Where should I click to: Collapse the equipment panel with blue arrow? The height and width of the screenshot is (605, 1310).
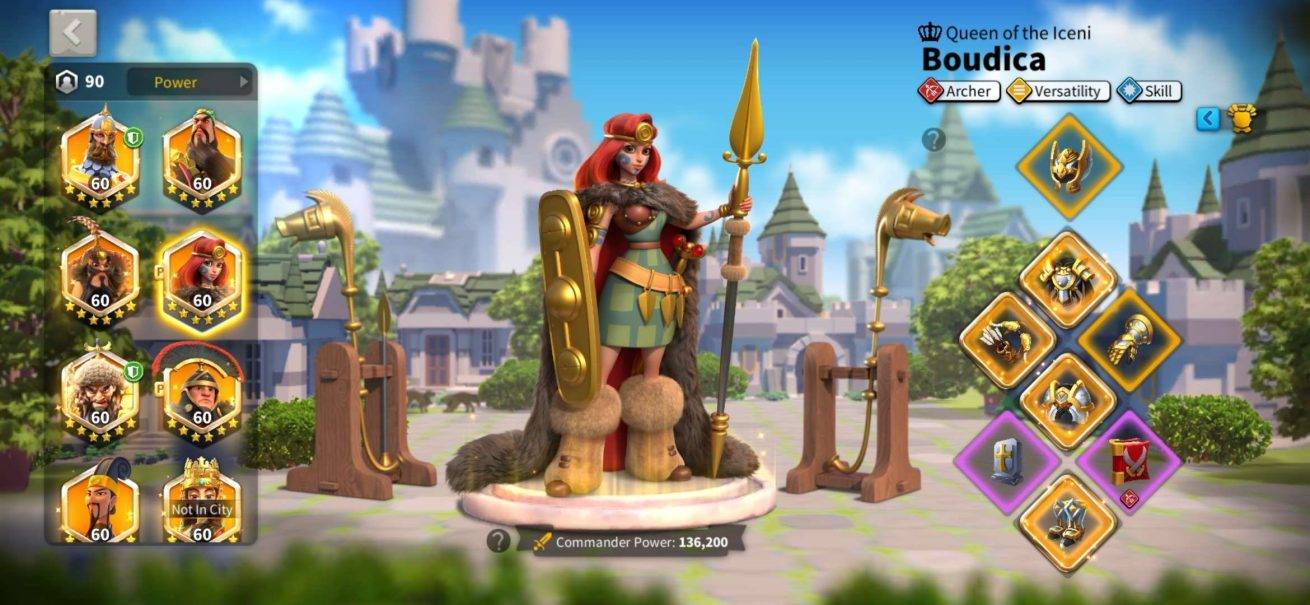(x=1209, y=119)
